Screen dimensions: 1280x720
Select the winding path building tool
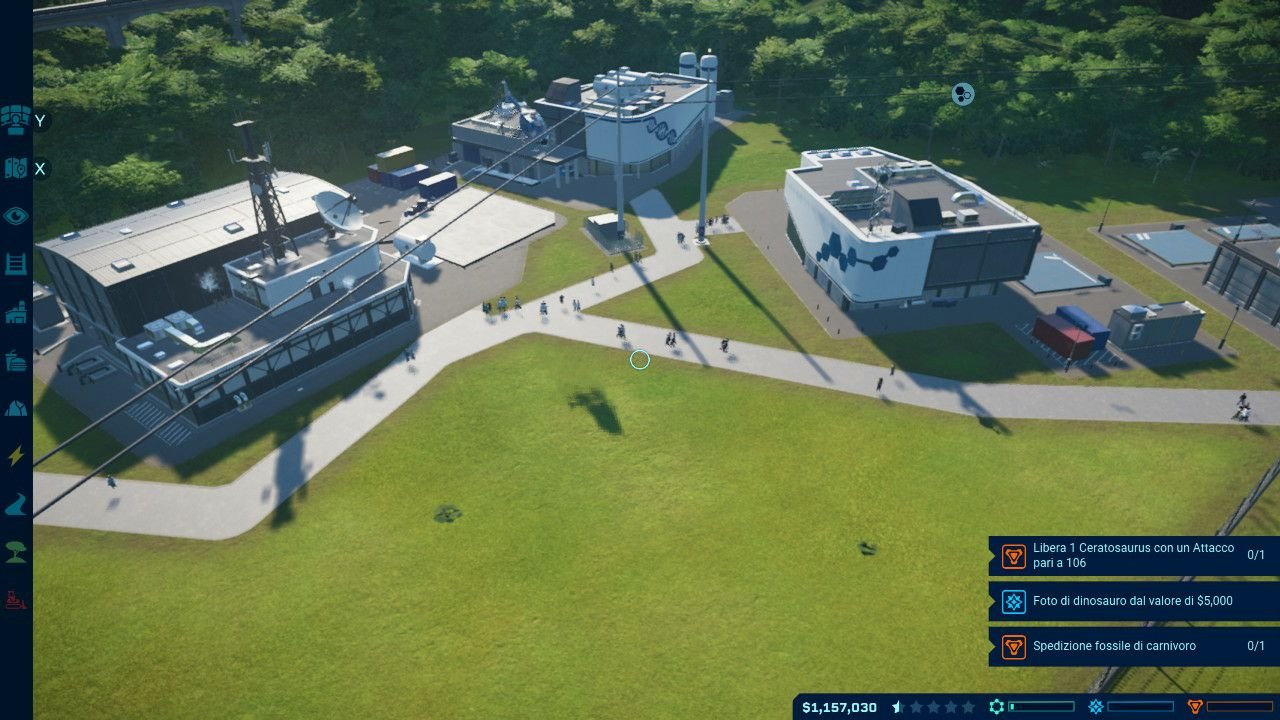pos(15,505)
